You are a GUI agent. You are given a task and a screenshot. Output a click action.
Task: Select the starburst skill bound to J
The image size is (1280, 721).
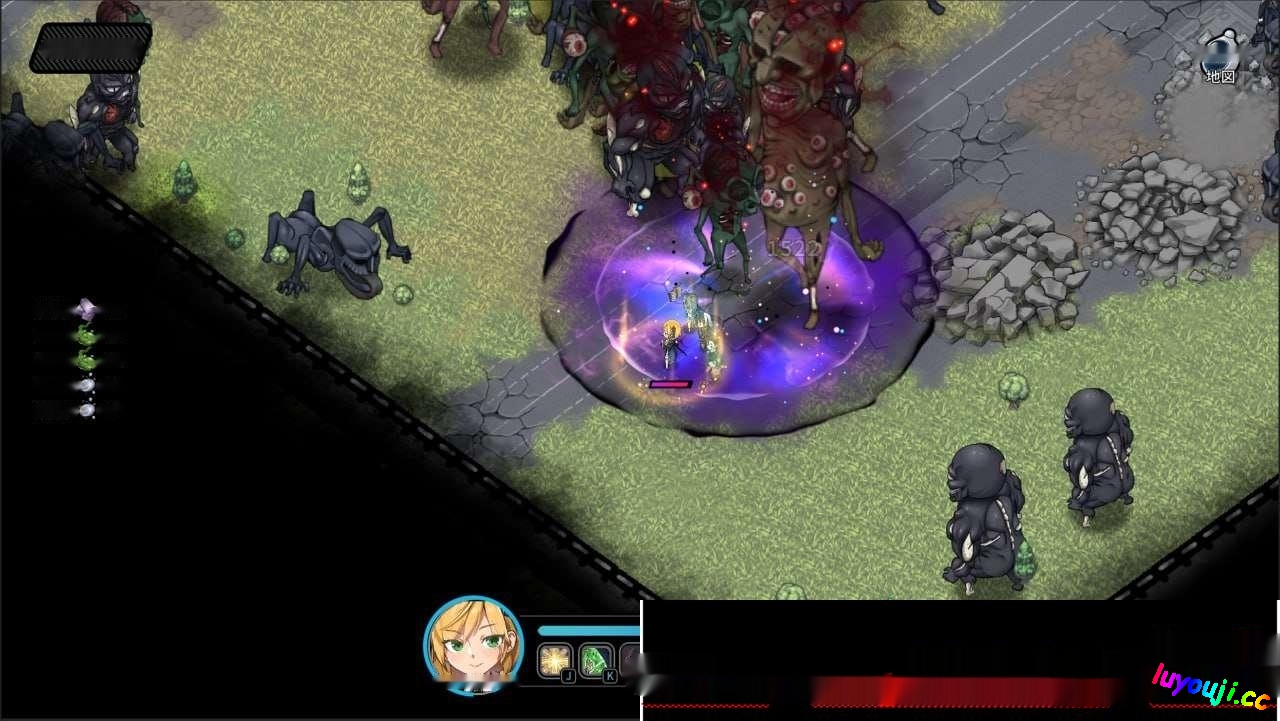555,661
